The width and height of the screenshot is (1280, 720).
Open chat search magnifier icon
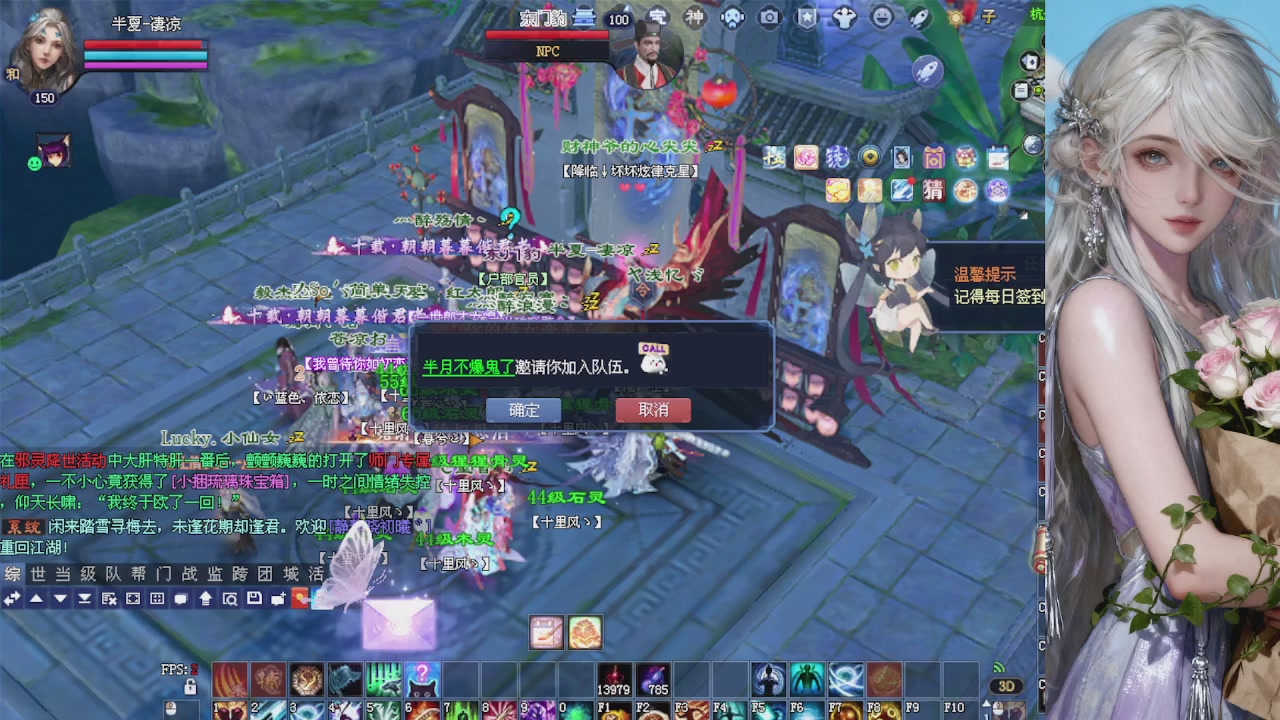pos(230,597)
